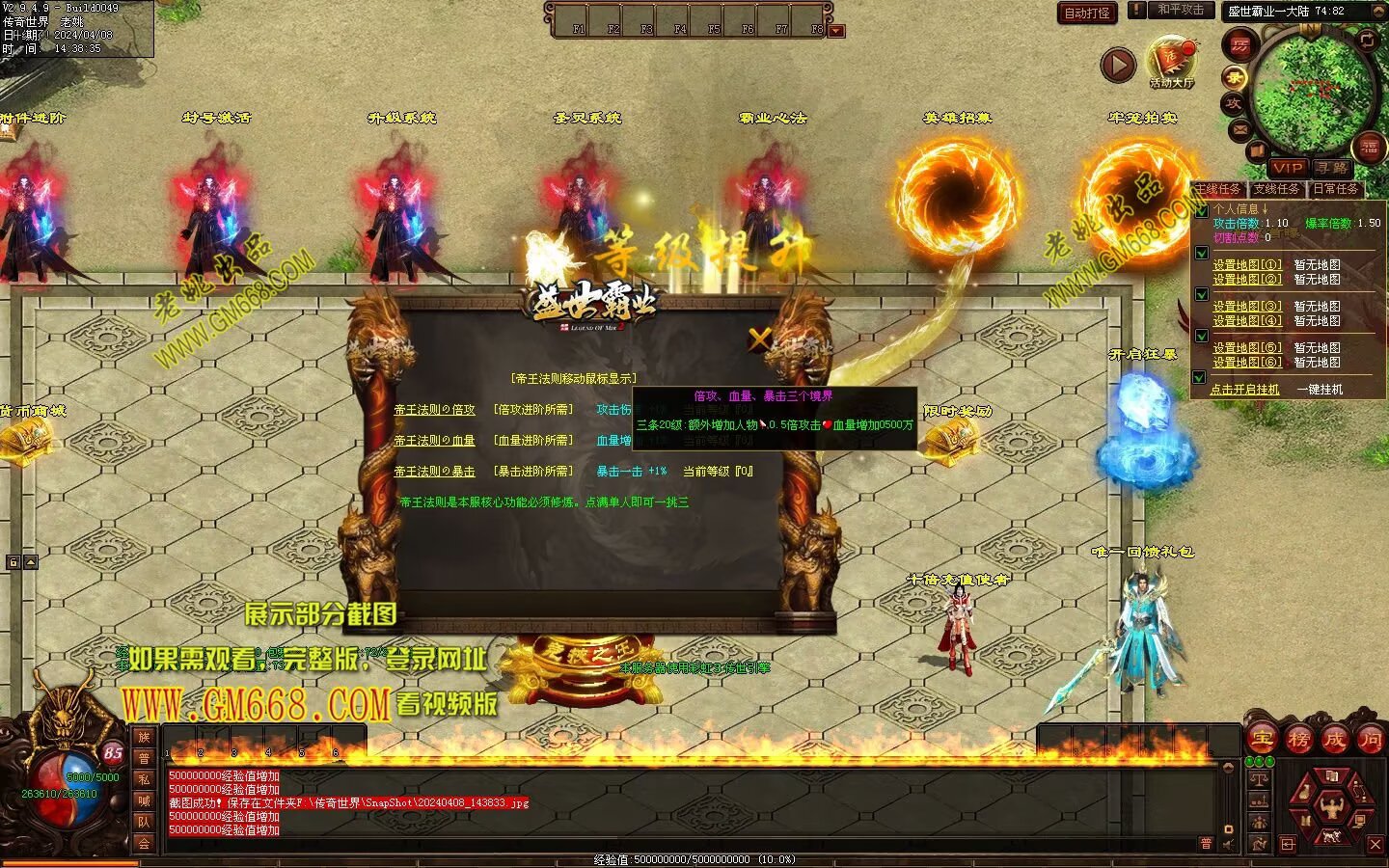Select the 帝王法则◎倍攻 link

(434, 410)
